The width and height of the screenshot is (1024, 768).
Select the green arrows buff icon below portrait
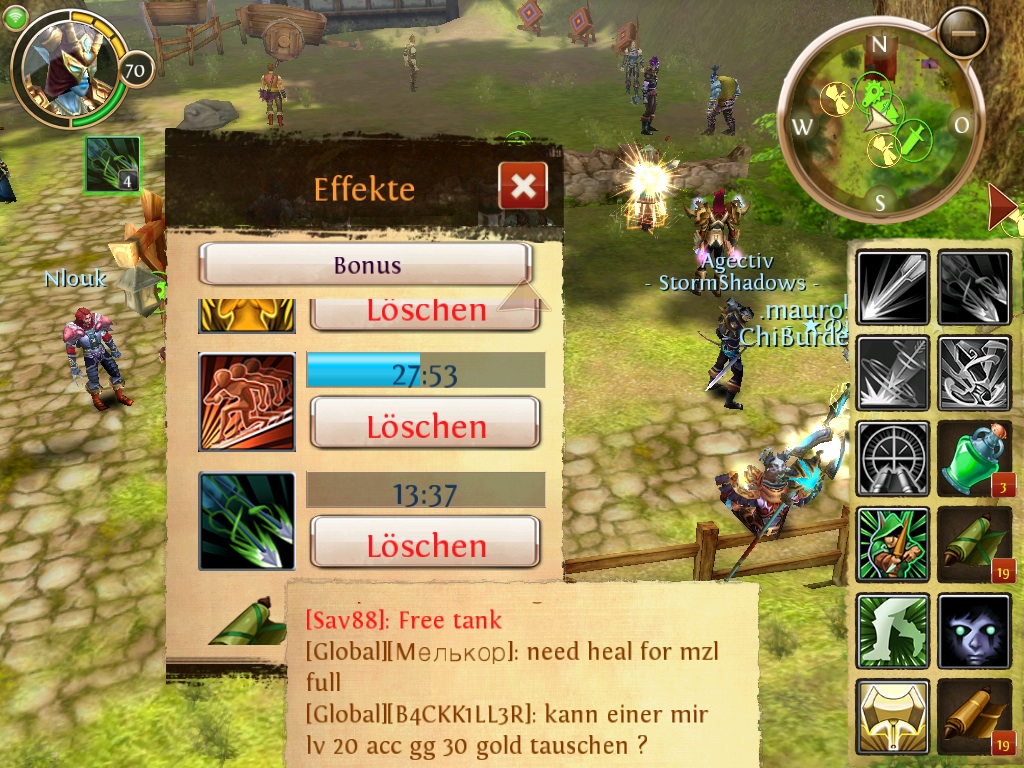[x=112, y=164]
